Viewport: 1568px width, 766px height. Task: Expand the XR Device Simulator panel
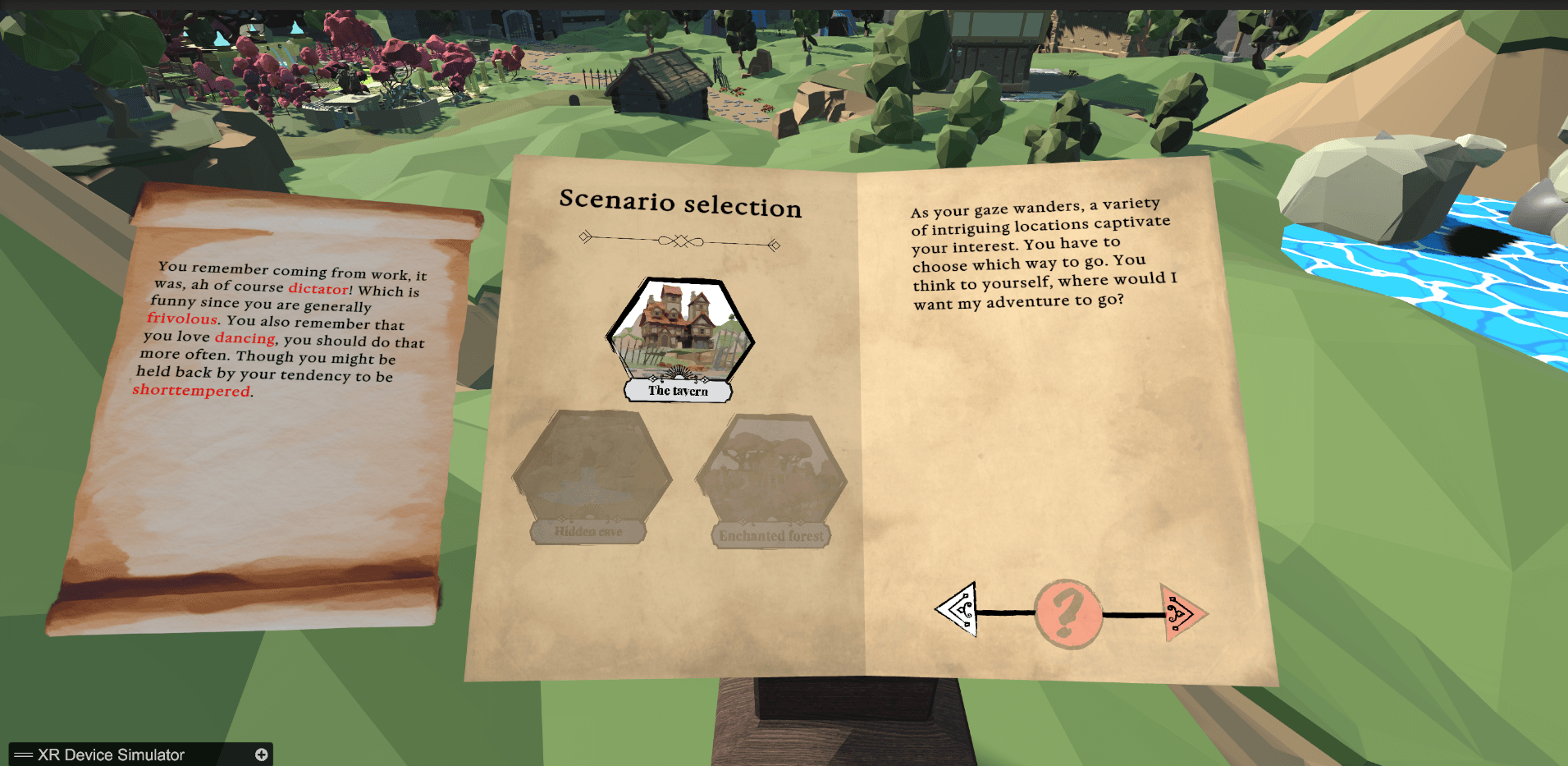(262, 755)
